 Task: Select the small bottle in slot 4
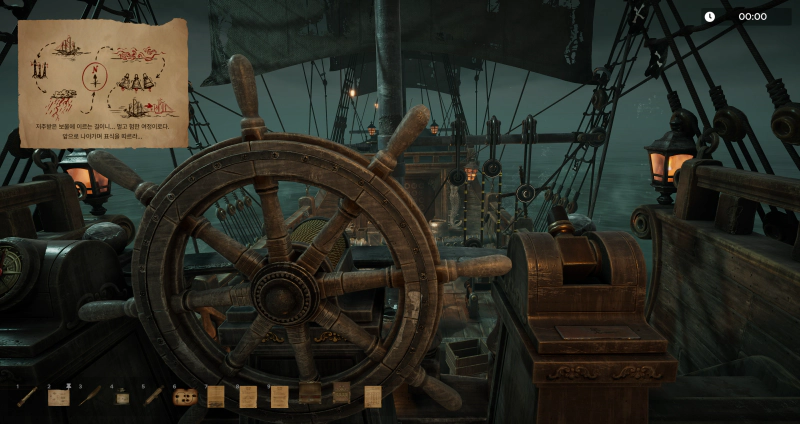coord(122,397)
